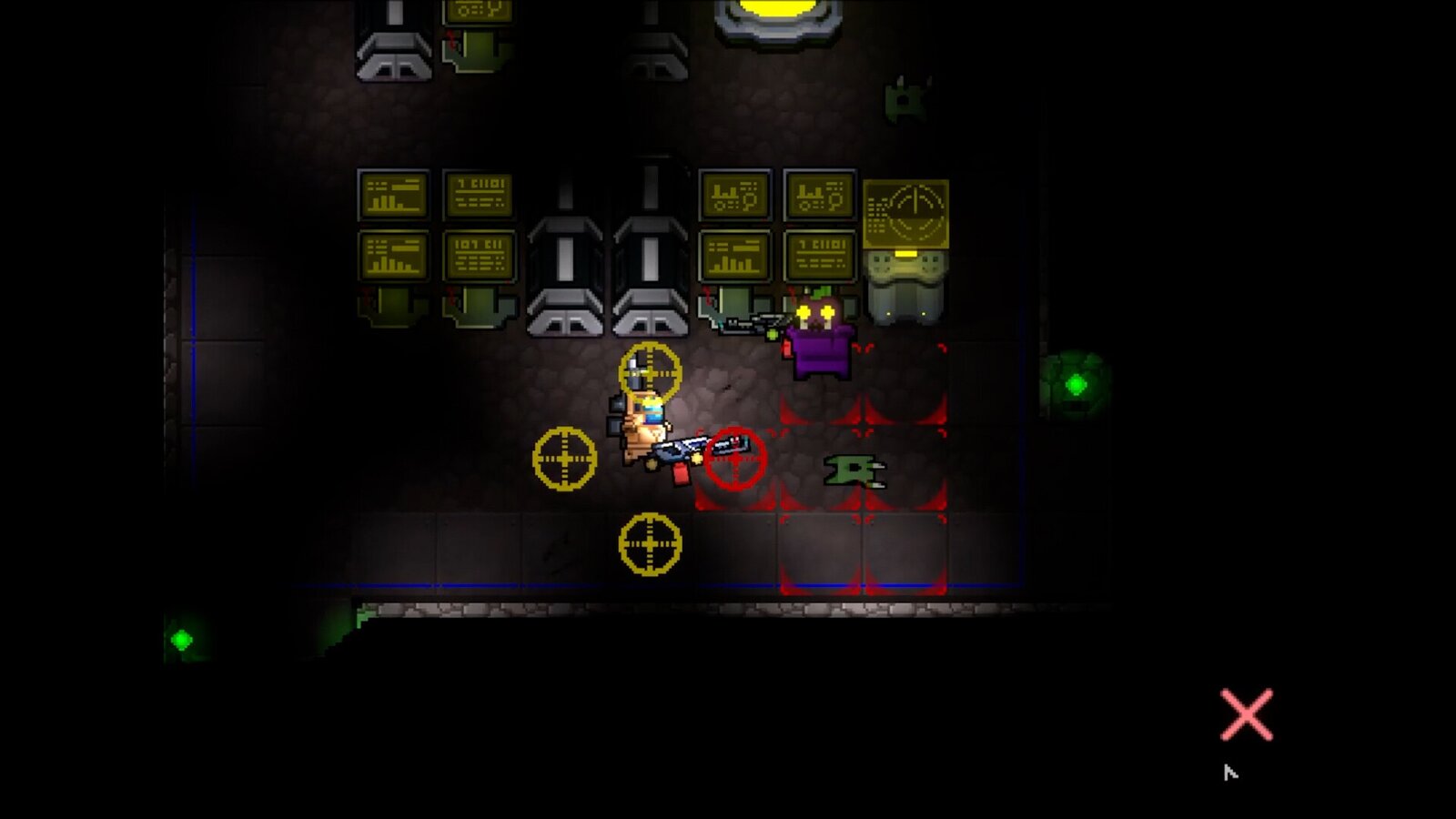This screenshot has height=819, width=1456.
Task: Select the purple armchair
Action: tap(822, 350)
